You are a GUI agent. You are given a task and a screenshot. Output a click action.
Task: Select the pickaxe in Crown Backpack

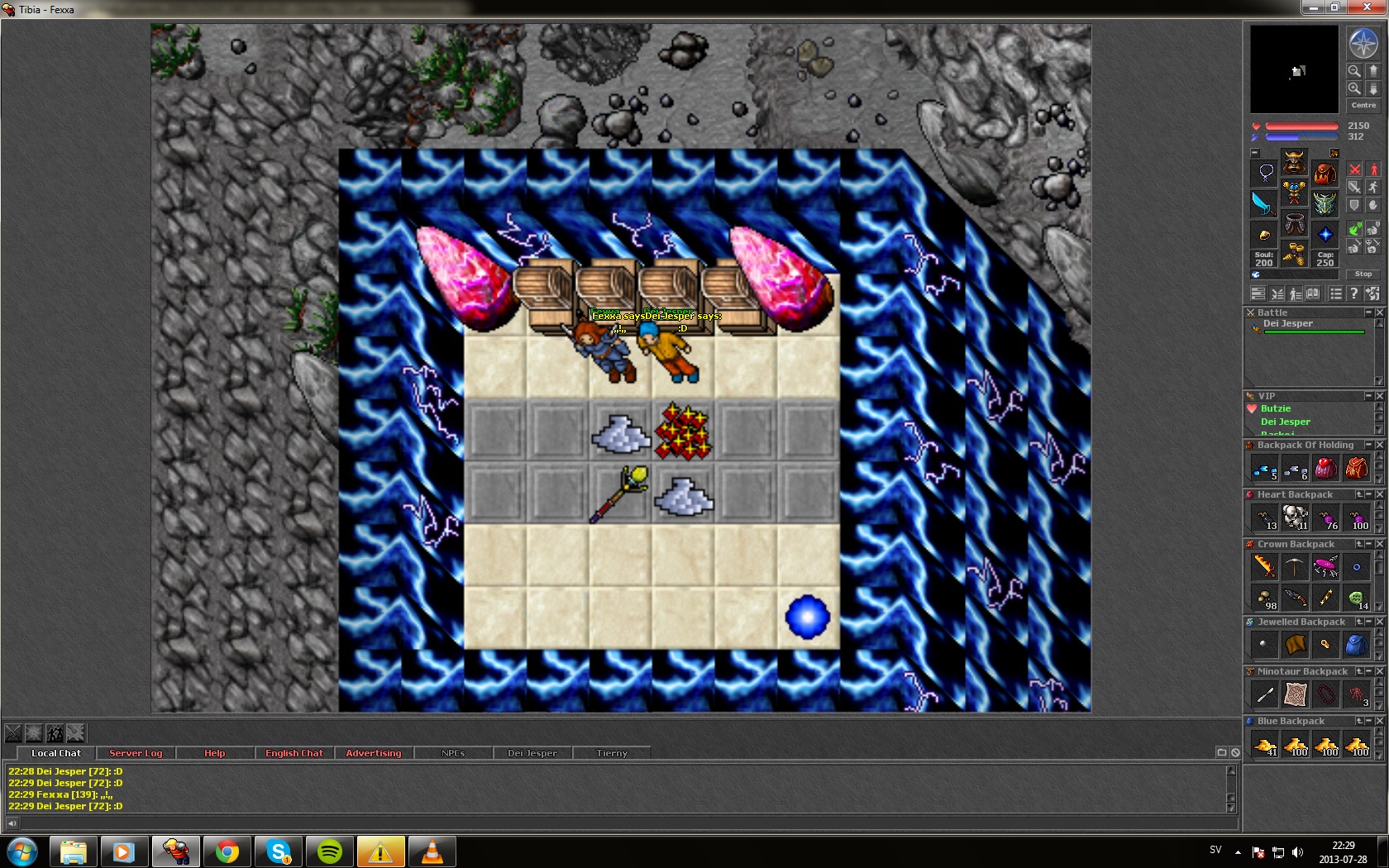[1295, 566]
